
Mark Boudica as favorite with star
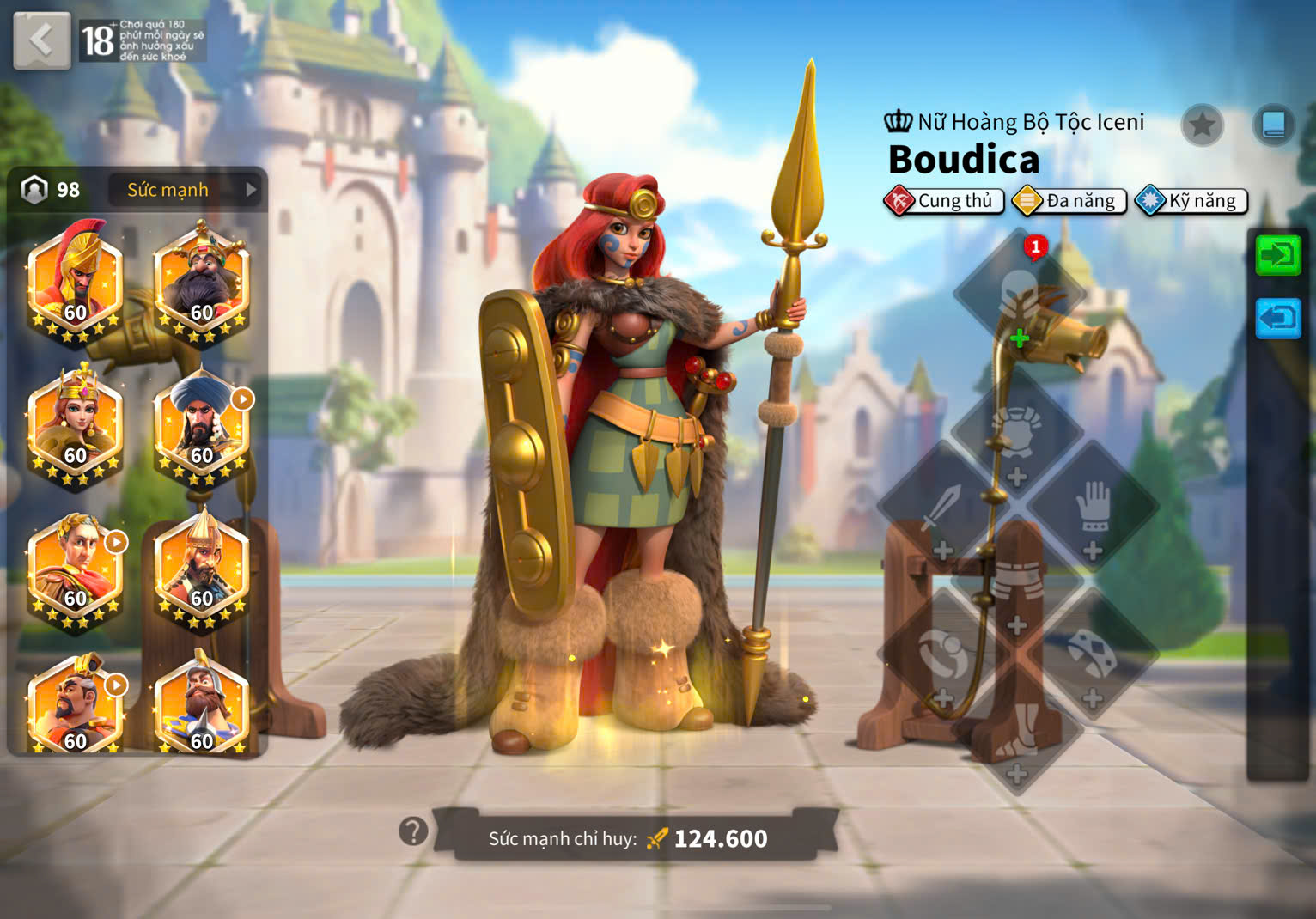(x=1202, y=125)
